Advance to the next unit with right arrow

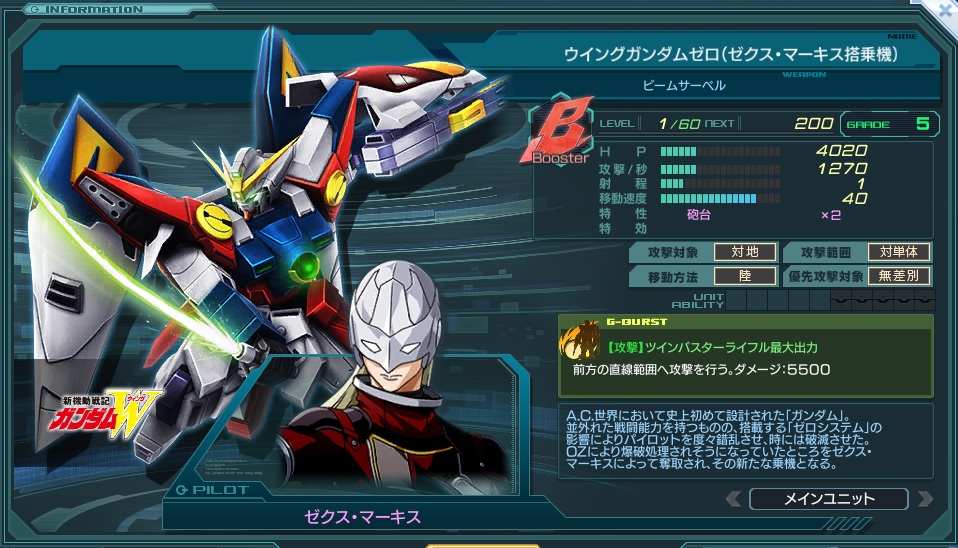924,498
